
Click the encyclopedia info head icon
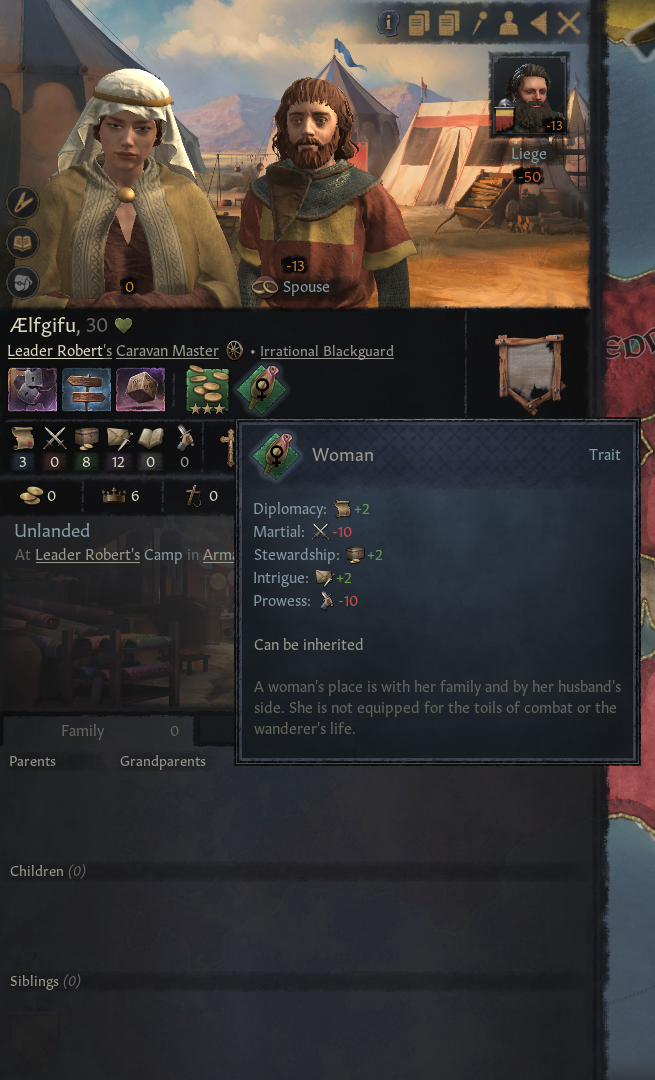(387, 24)
